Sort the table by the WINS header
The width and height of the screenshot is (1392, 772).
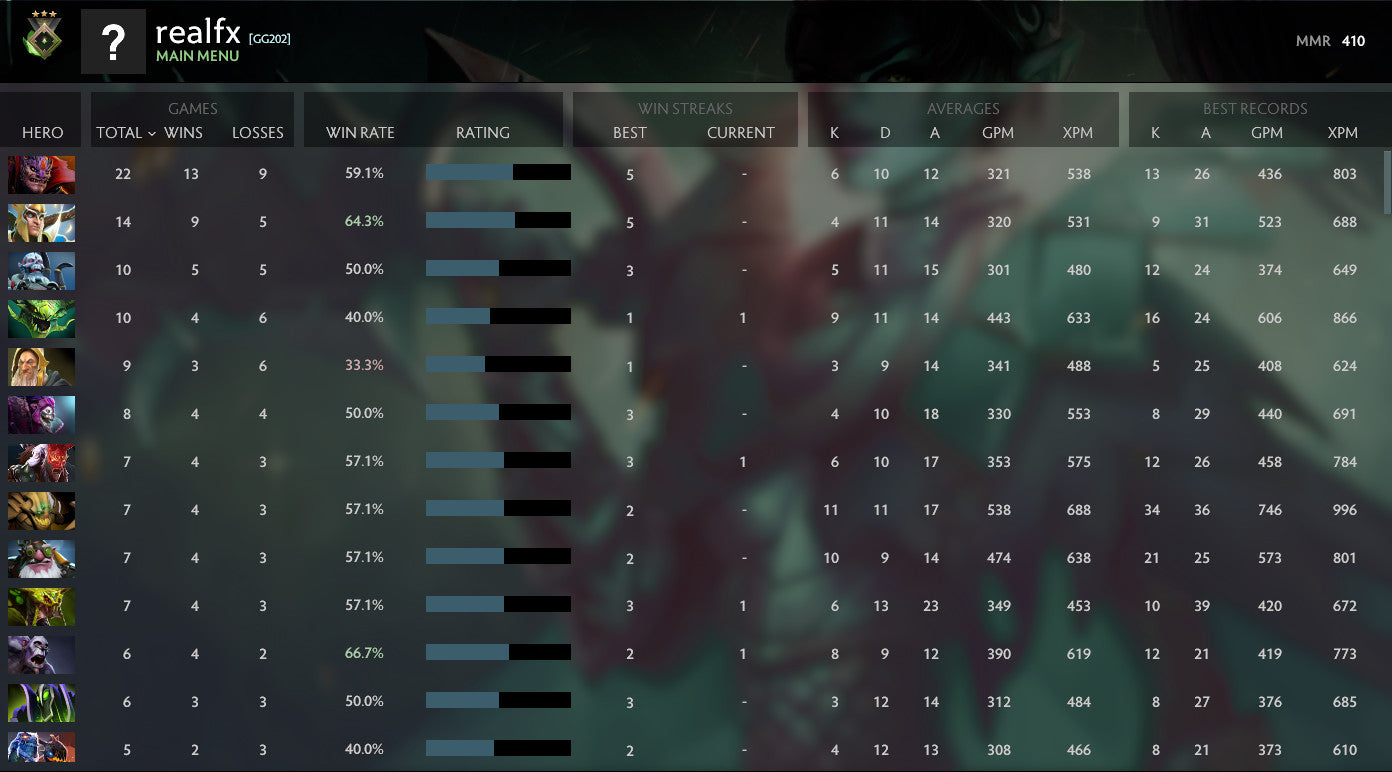[182, 132]
